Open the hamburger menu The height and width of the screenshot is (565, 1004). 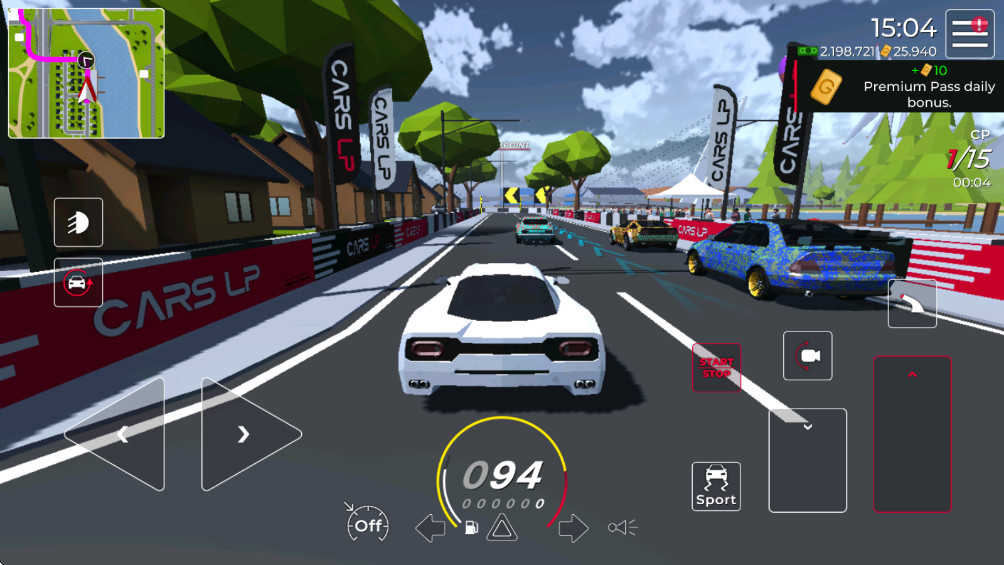969,33
